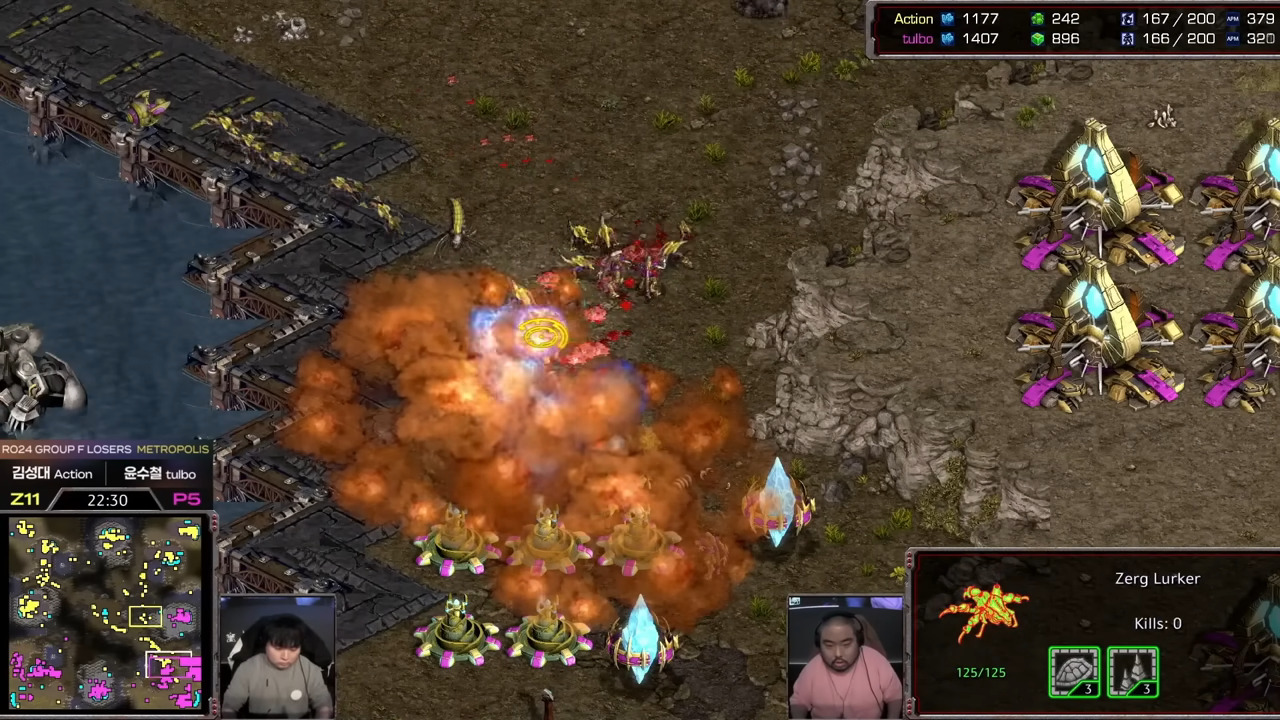The image size is (1280, 720).
Task: Click the carapace armor upgrade icon
Action: point(1074,671)
